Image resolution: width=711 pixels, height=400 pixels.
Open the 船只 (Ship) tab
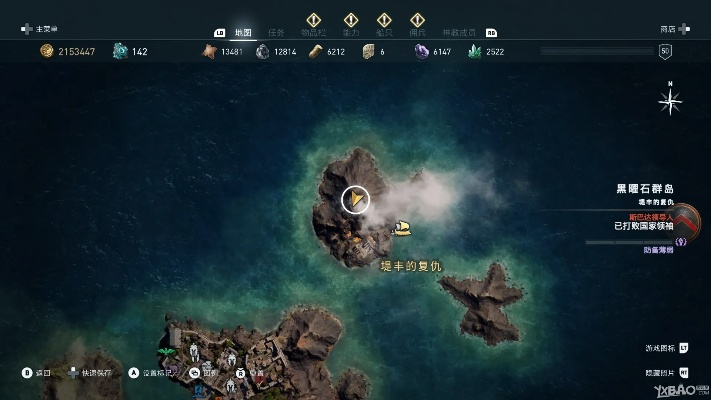[x=384, y=32]
